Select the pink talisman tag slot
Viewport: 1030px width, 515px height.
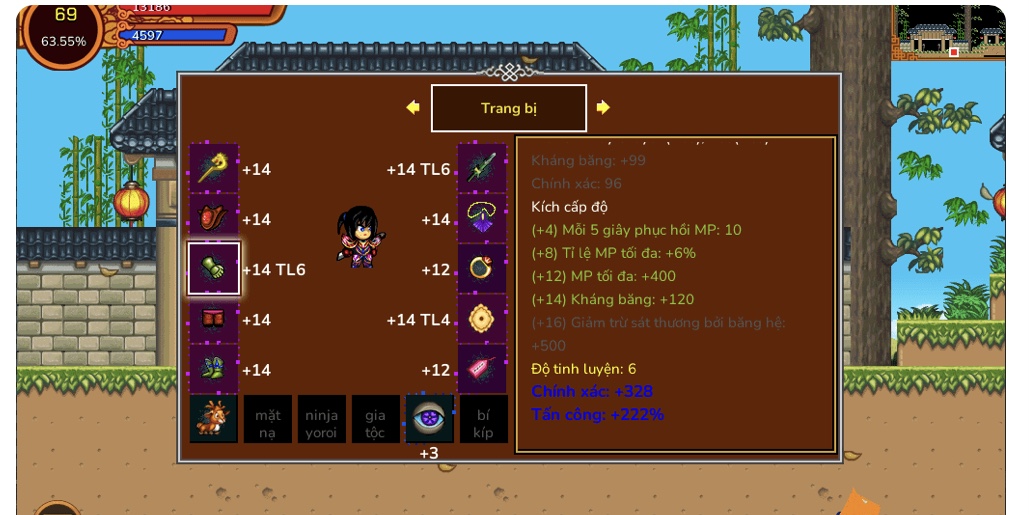coord(482,370)
